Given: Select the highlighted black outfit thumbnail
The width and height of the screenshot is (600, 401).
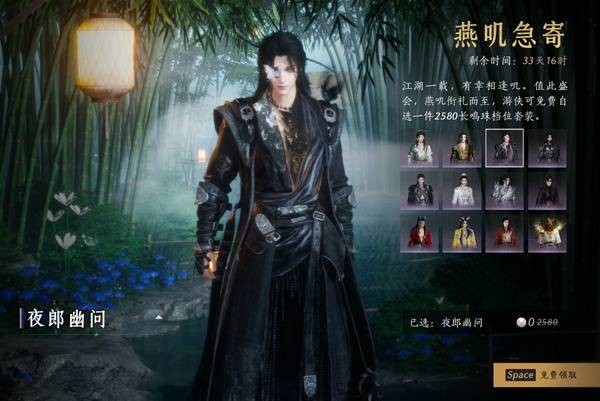Looking at the screenshot, I should tap(504, 148).
